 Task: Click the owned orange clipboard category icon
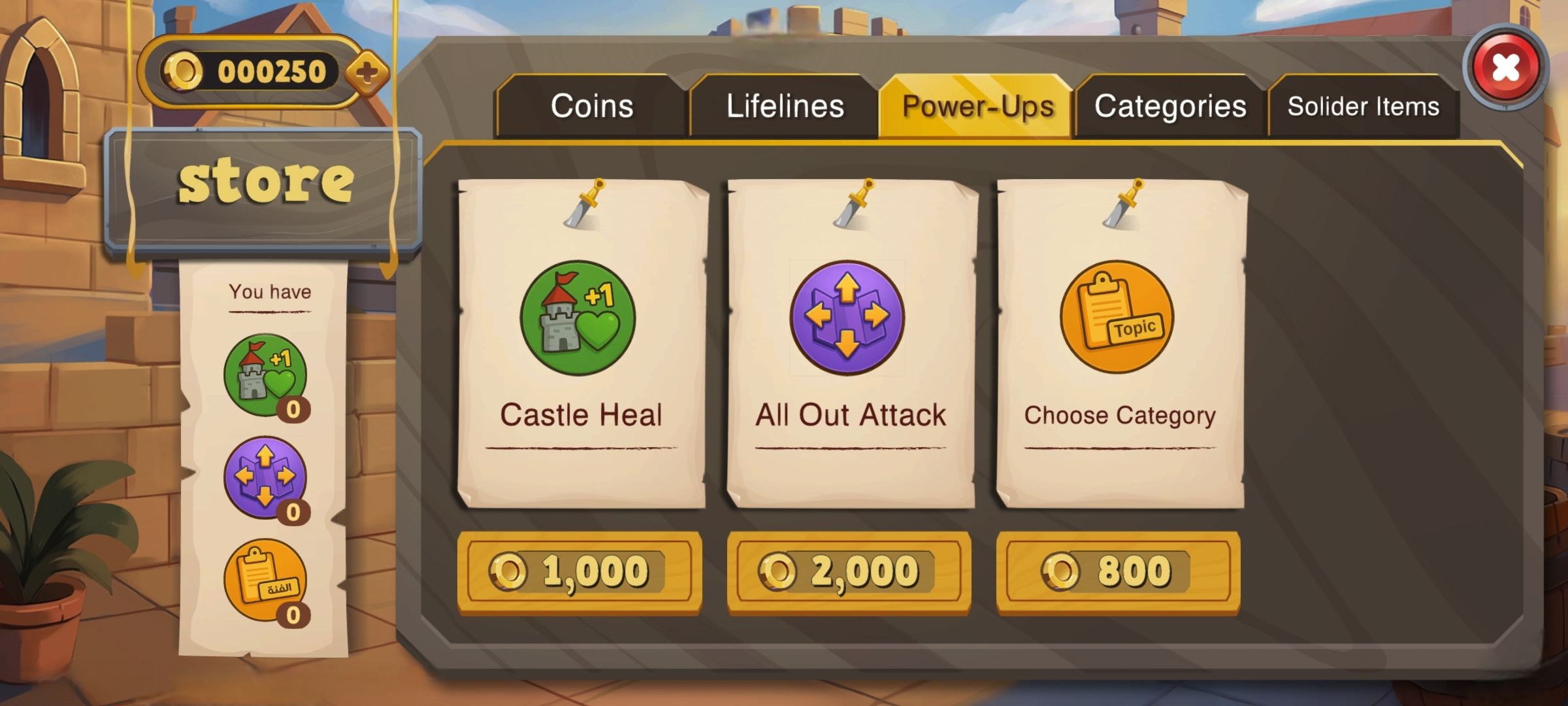point(265,580)
